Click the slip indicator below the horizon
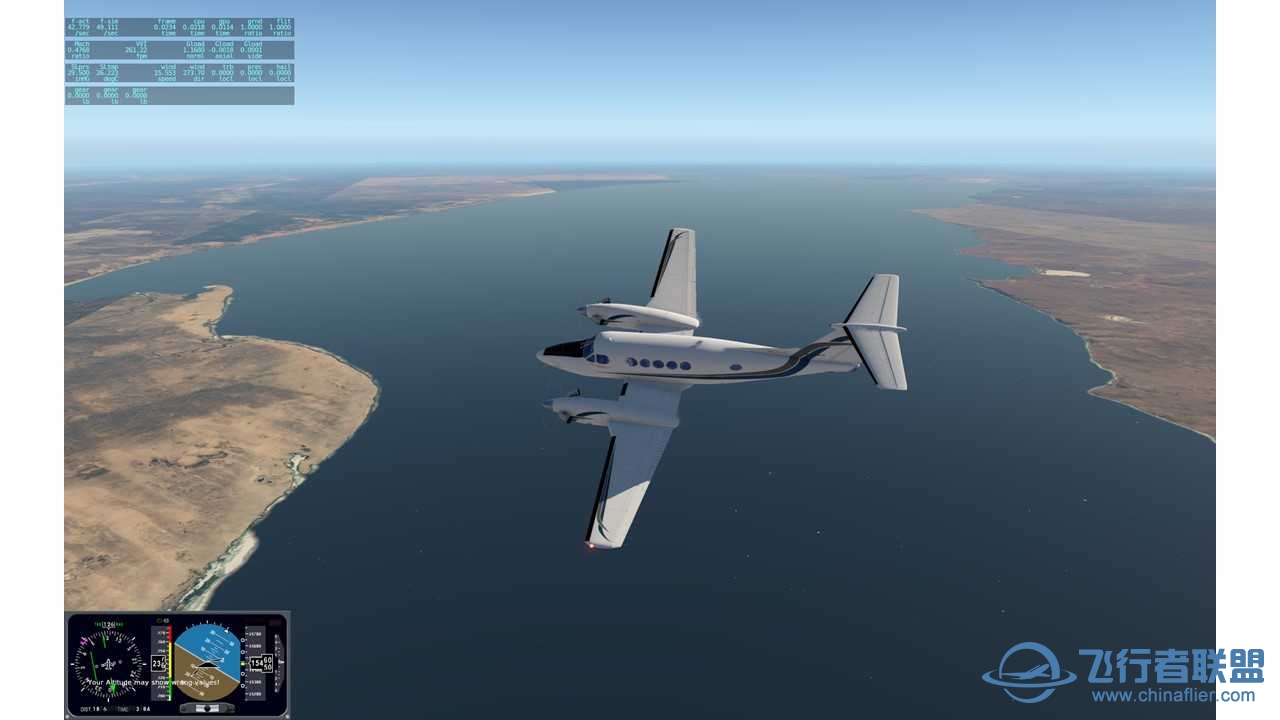This screenshot has height=720, width=1280. pos(207,707)
